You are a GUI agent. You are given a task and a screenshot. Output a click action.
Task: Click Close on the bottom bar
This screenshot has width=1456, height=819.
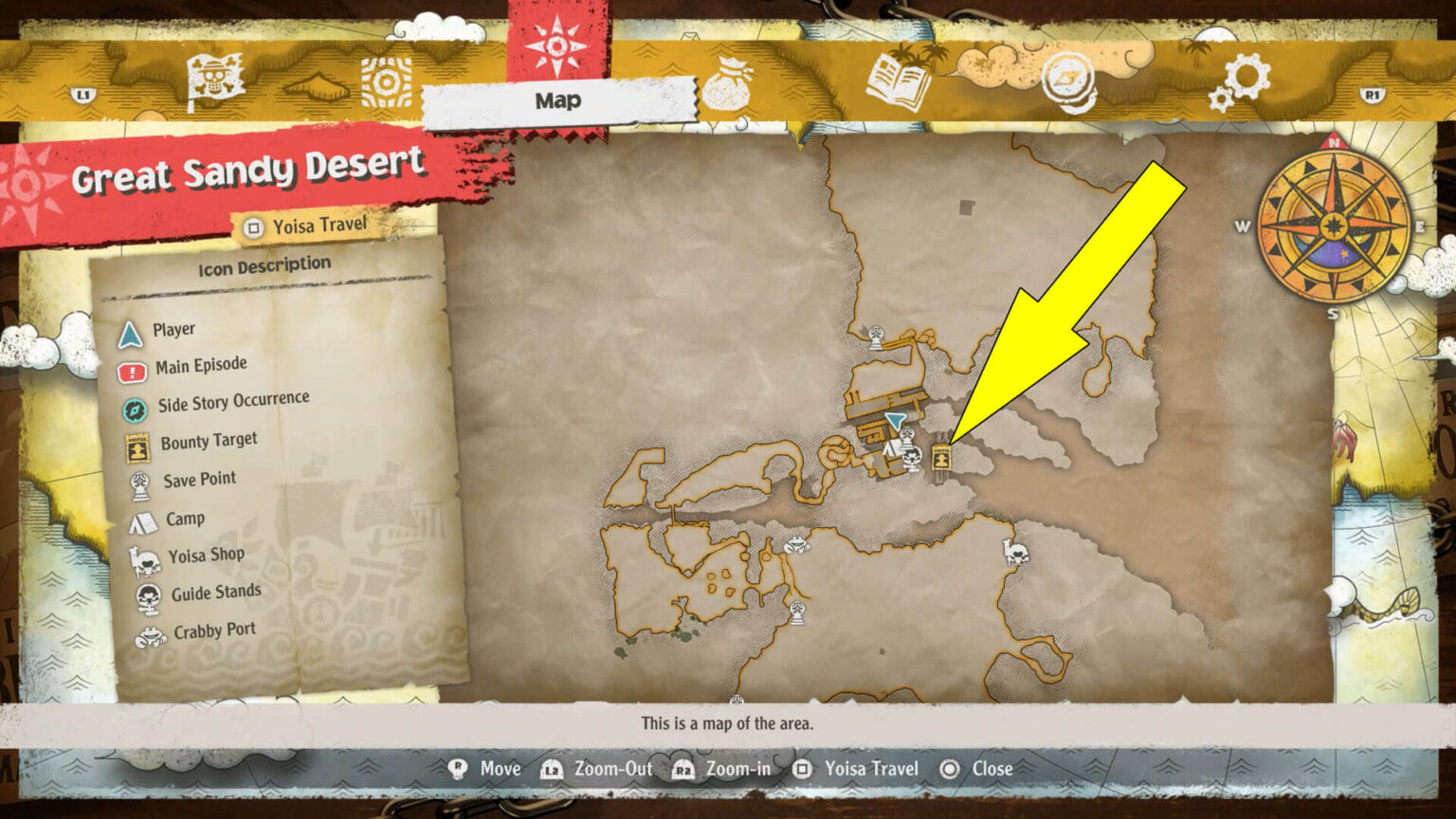click(x=976, y=769)
